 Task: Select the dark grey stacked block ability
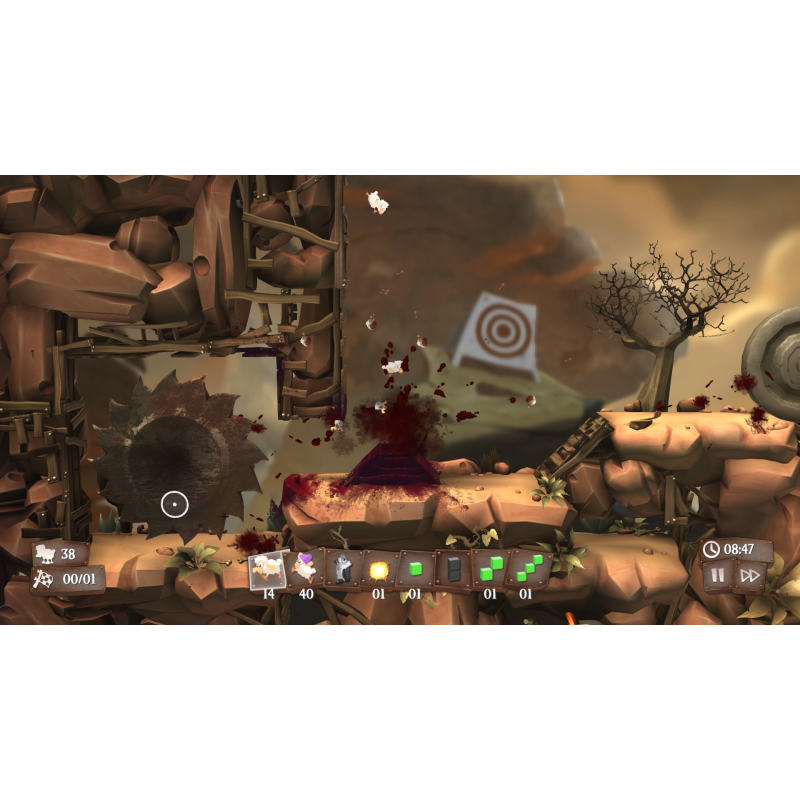coord(451,570)
